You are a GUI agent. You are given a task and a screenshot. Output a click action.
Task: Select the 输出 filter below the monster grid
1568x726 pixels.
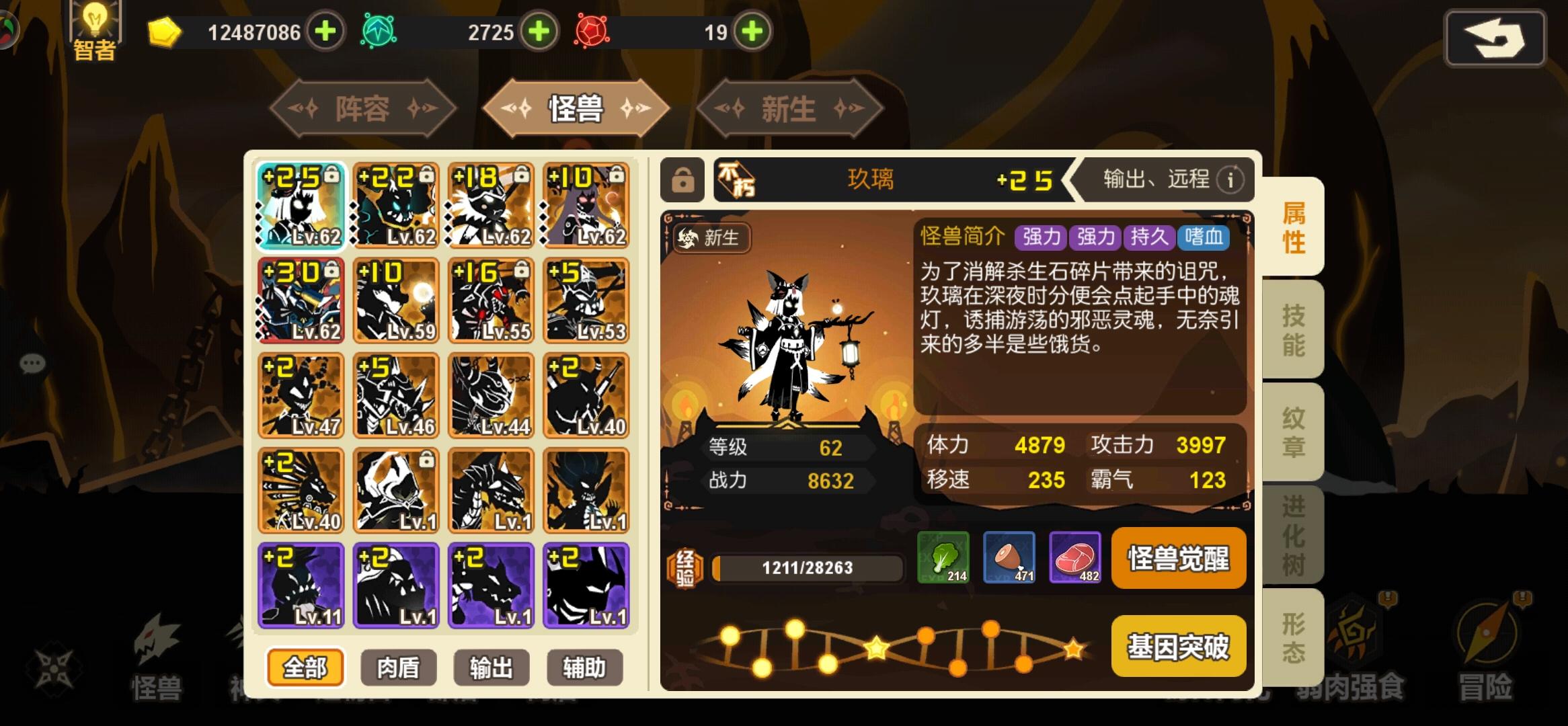491,667
